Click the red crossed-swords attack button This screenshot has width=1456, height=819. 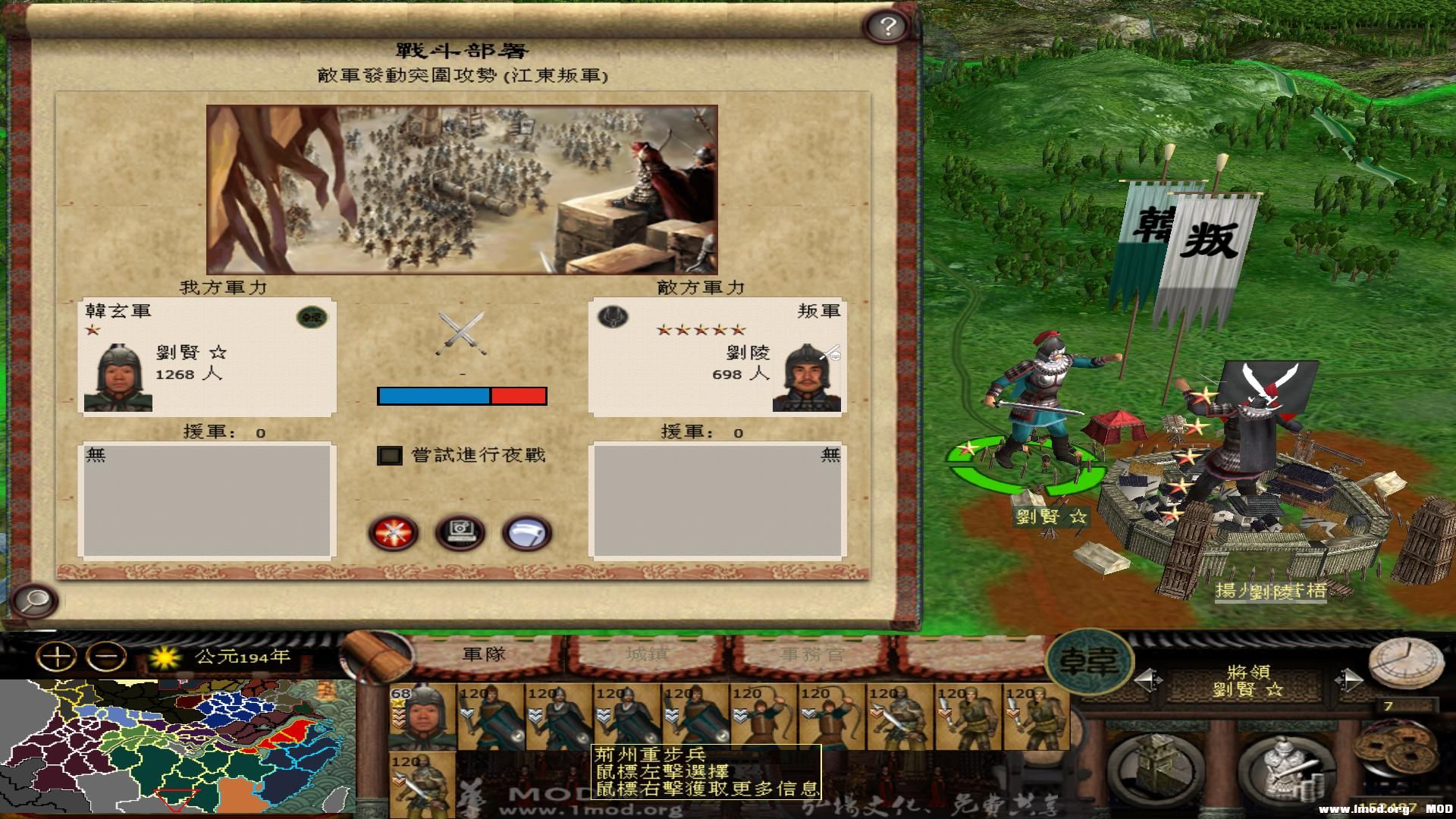[395, 533]
